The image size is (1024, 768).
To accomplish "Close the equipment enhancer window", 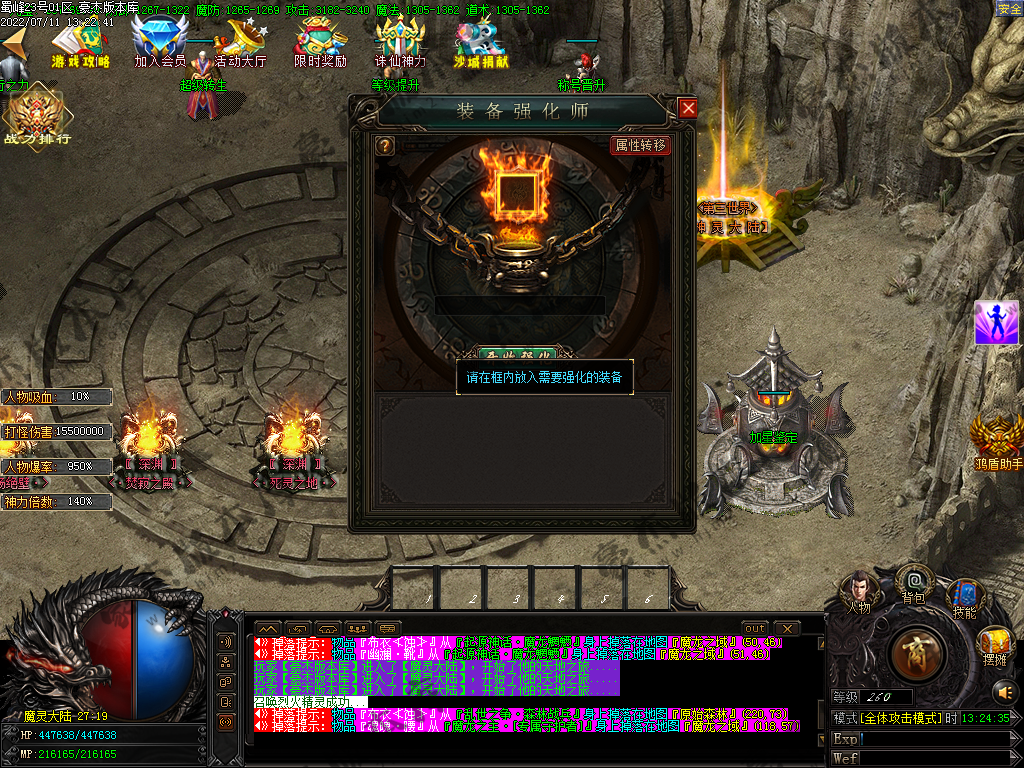I will pyautogui.click(x=687, y=109).
